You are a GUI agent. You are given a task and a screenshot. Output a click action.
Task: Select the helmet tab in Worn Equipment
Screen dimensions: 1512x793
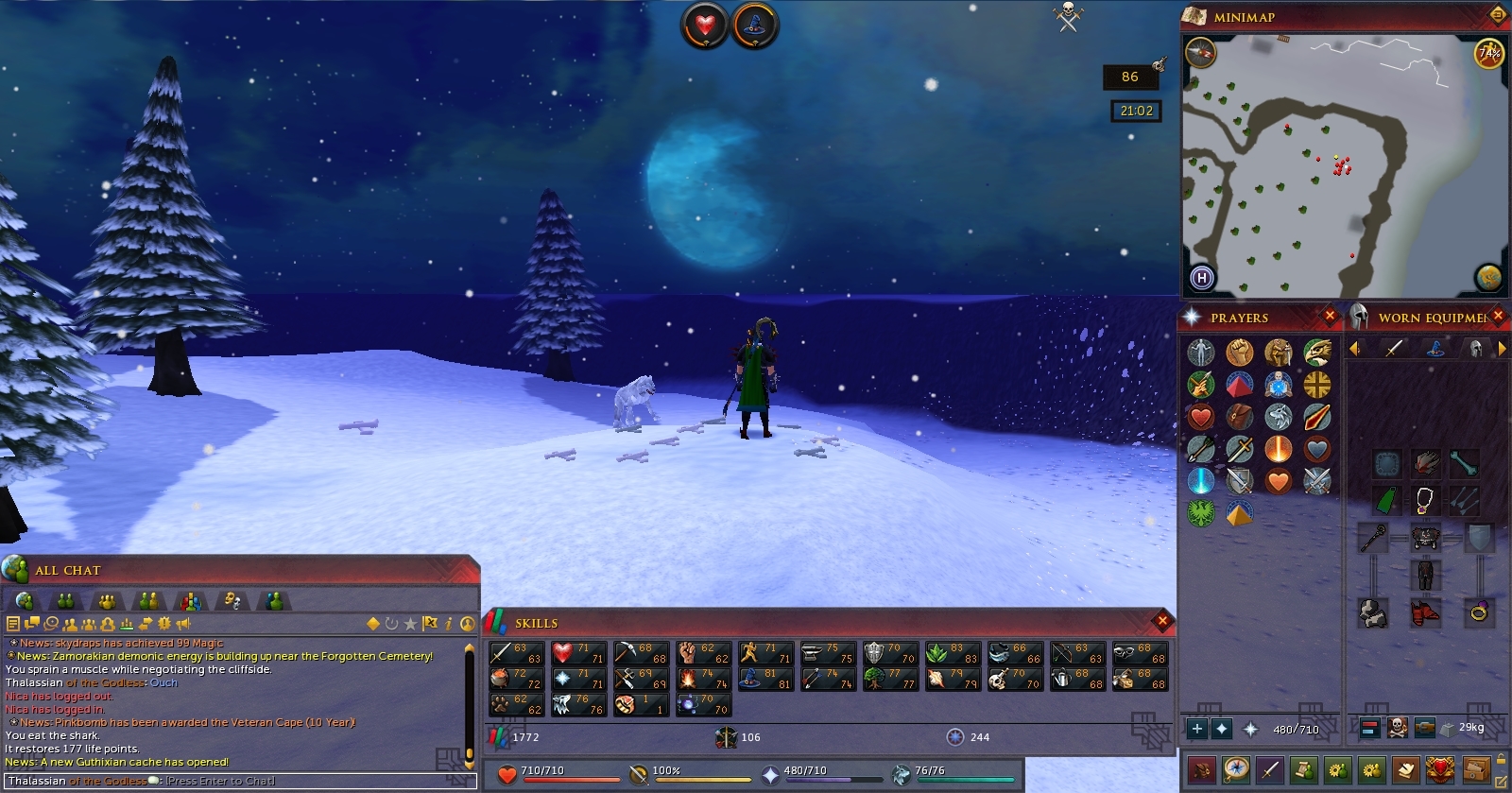(x=1476, y=348)
